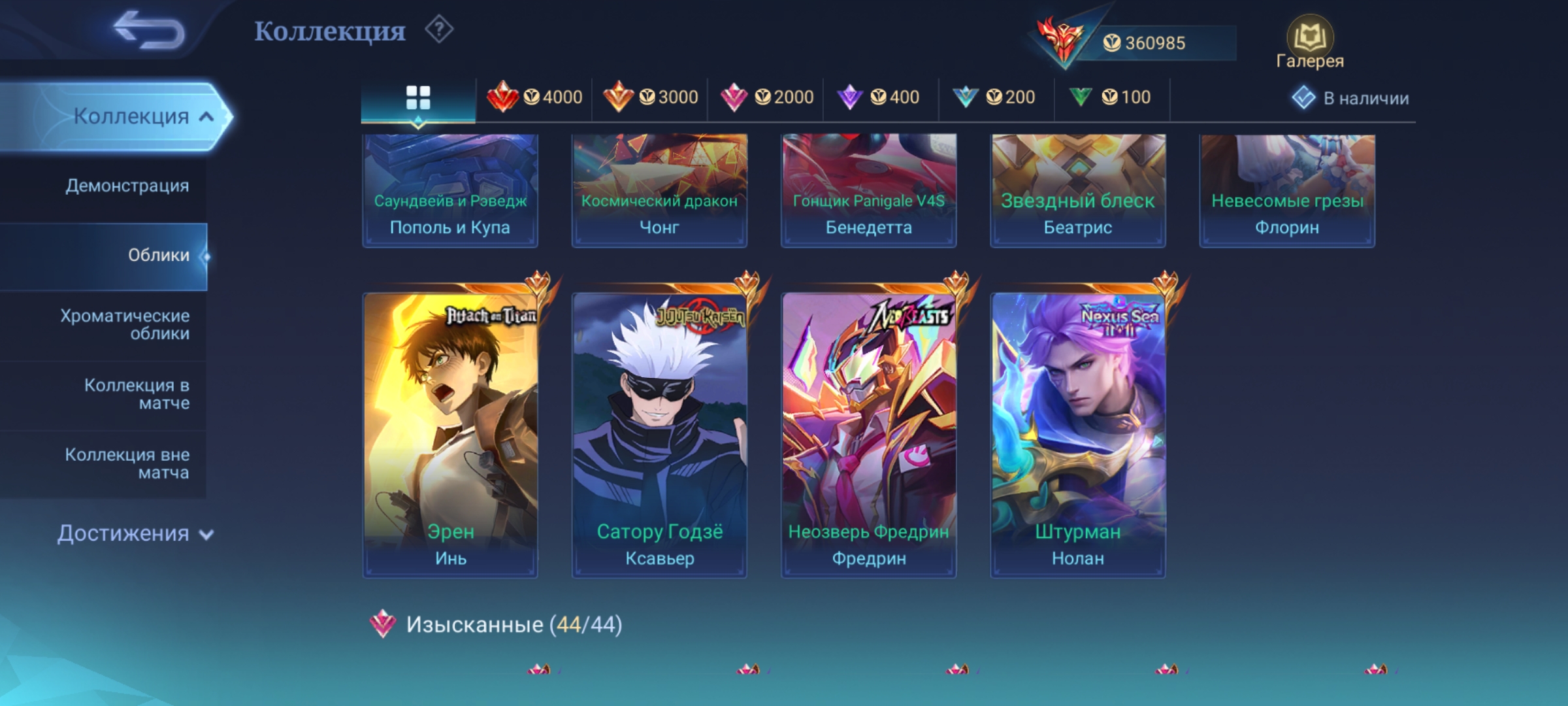The width and height of the screenshot is (1568, 706).
Task: Expand the Достижения section
Action: (135, 533)
